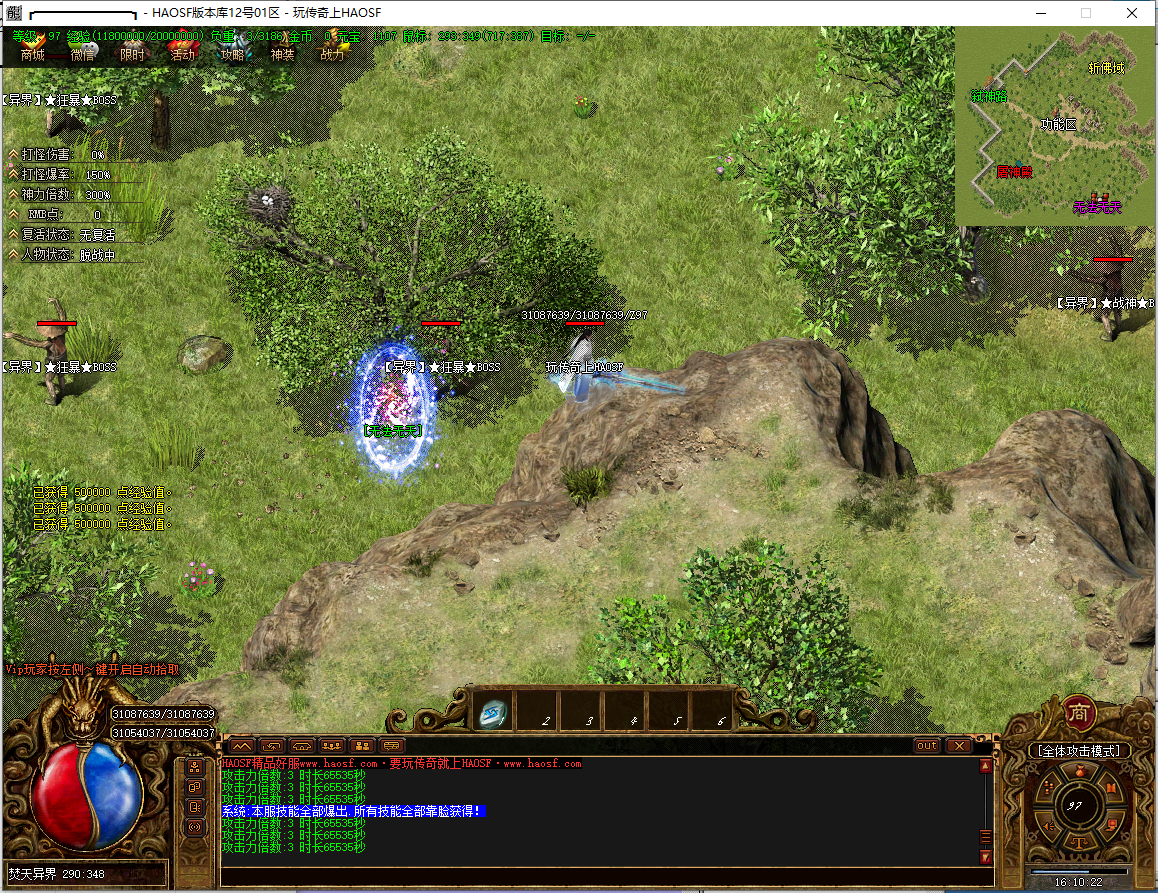This screenshot has height=893, width=1158.
Task: Click the round red 商 shop button
Action: pos(1079,711)
